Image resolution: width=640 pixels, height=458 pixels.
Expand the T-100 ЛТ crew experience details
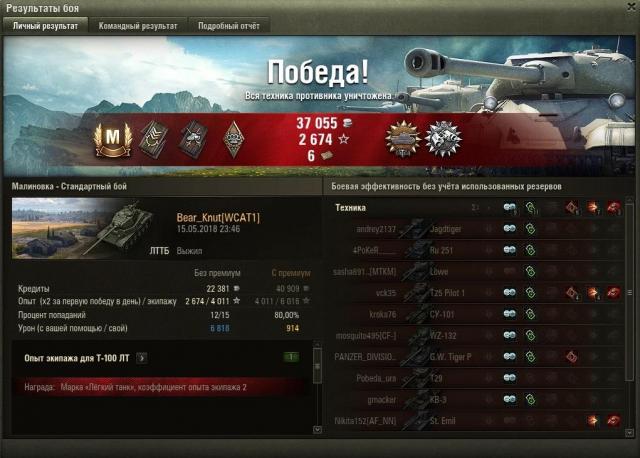[x=142, y=357]
